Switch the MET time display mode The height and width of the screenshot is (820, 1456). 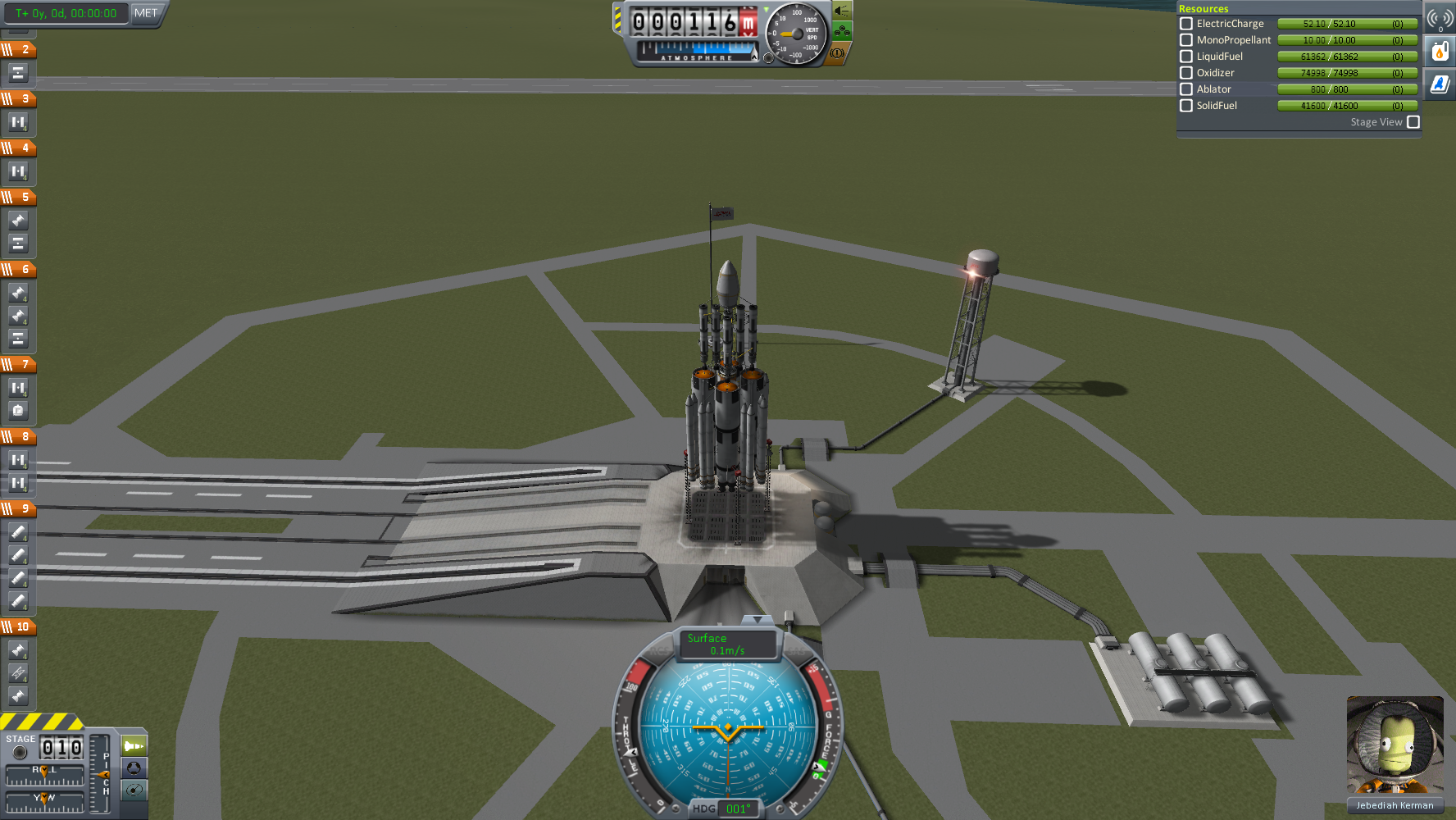pos(145,13)
